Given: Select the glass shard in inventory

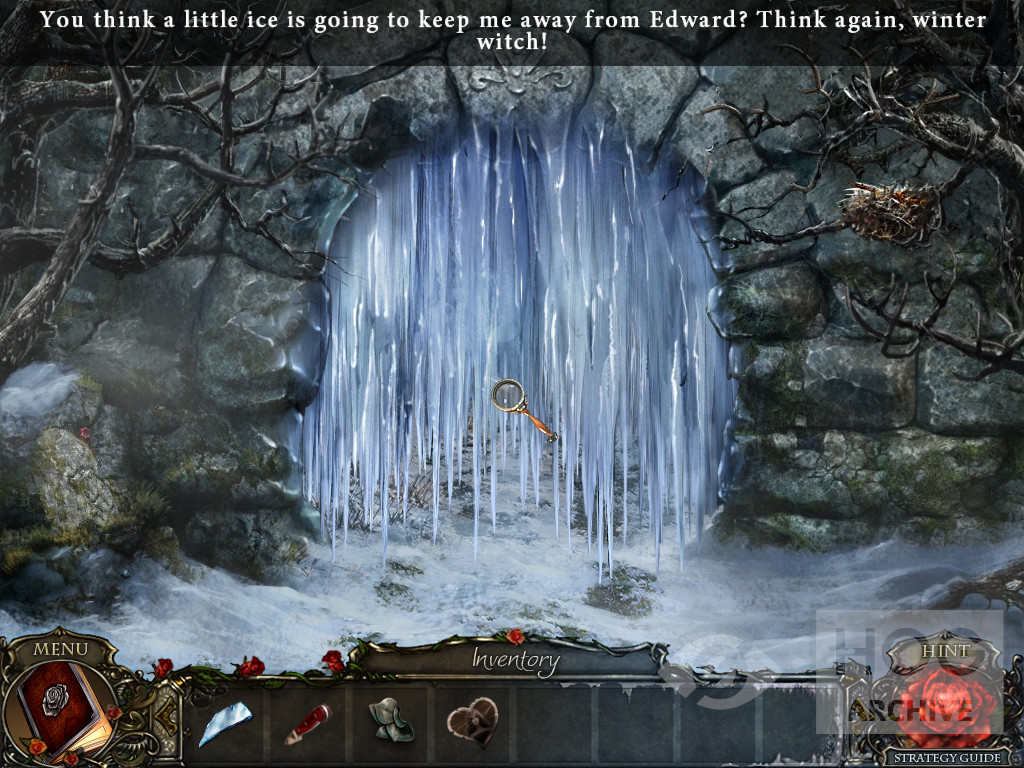Looking at the screenshot, I should [225, 723].
